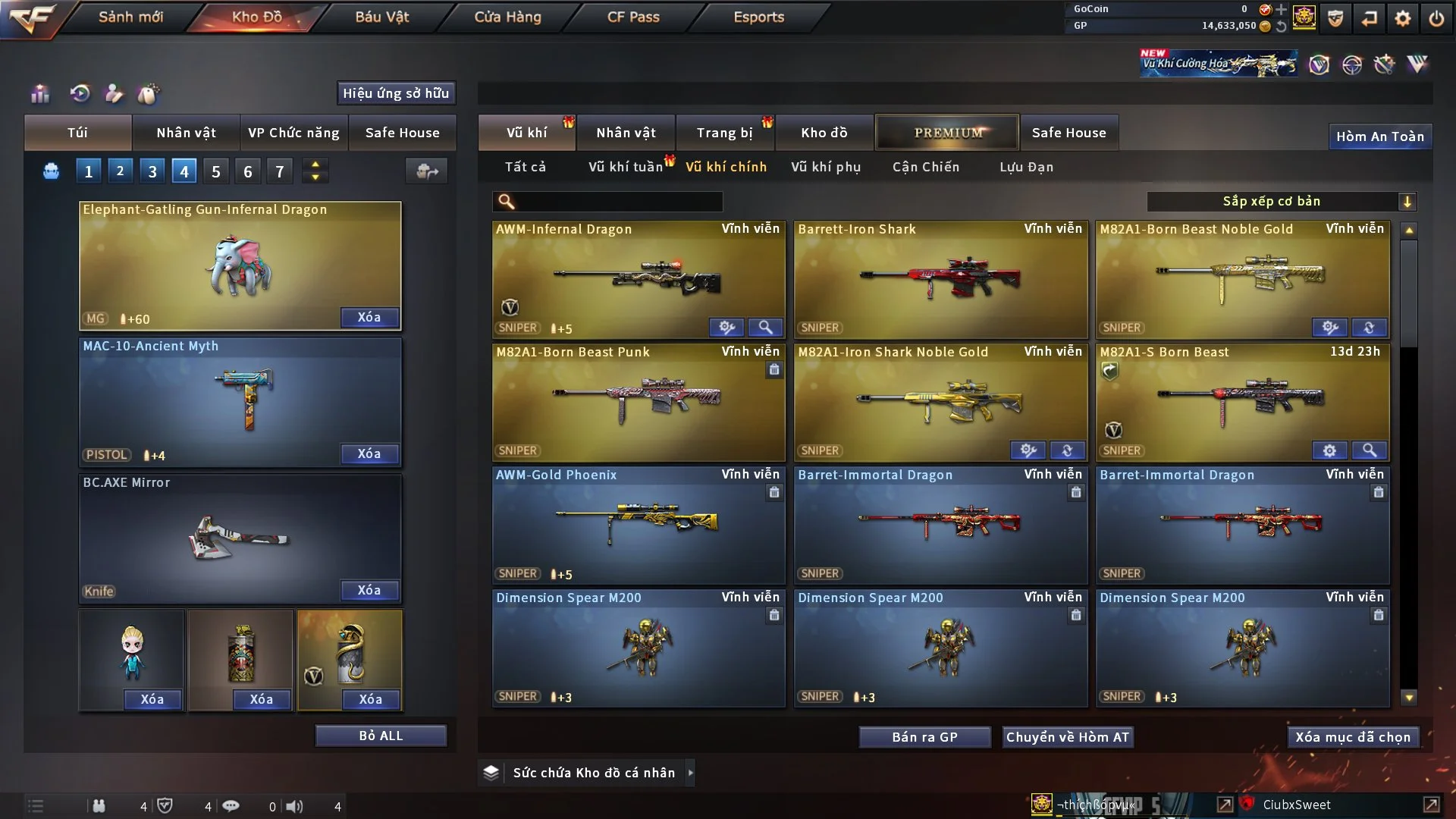Click the power exit icon
The height and width of the screenshot is (819, 1456).
[x=1436, y=18]
